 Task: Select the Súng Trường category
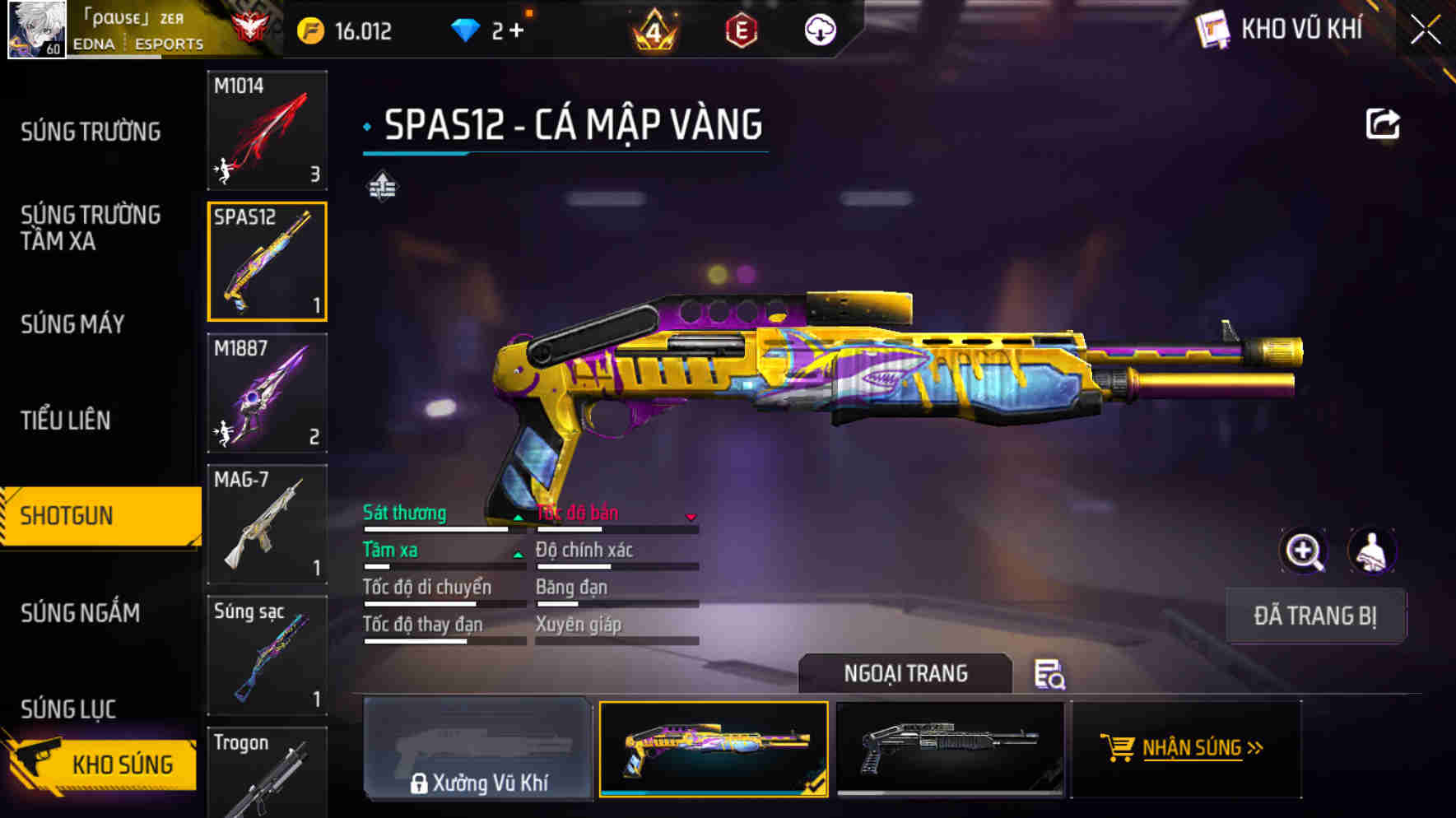pos(91,132)
